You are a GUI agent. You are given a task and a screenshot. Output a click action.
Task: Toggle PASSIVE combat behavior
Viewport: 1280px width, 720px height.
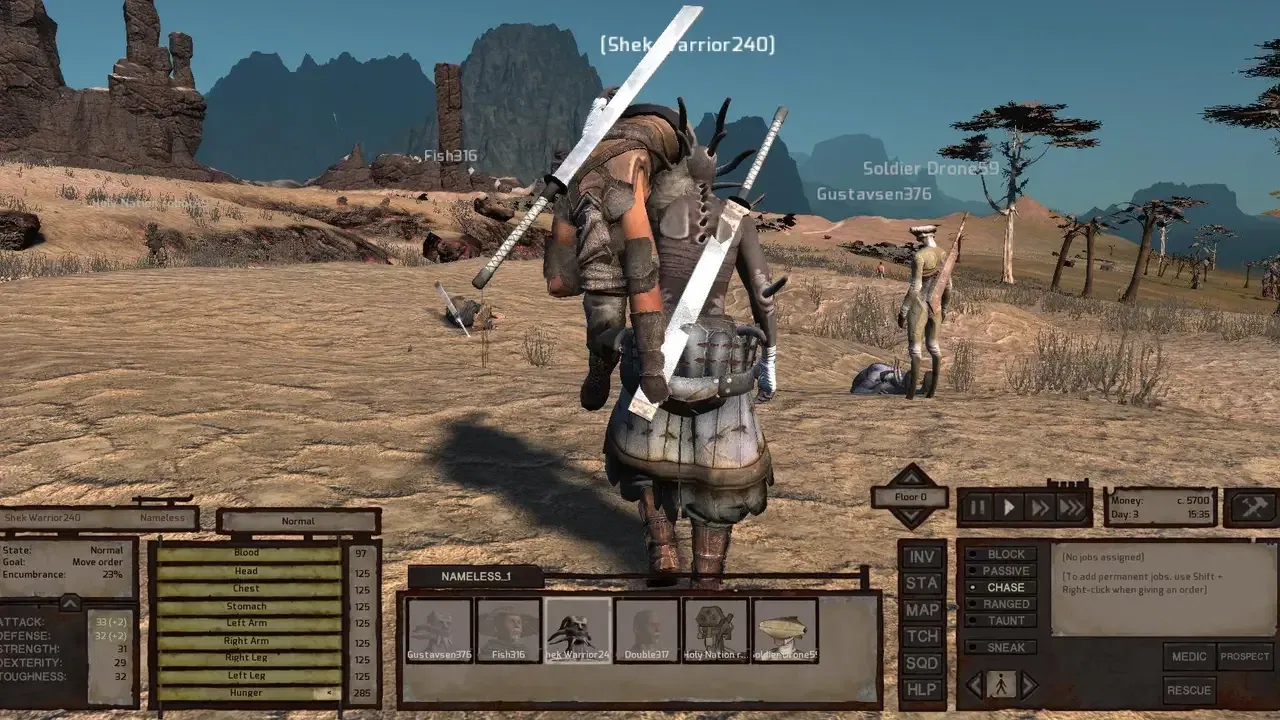coord(1001,570)
